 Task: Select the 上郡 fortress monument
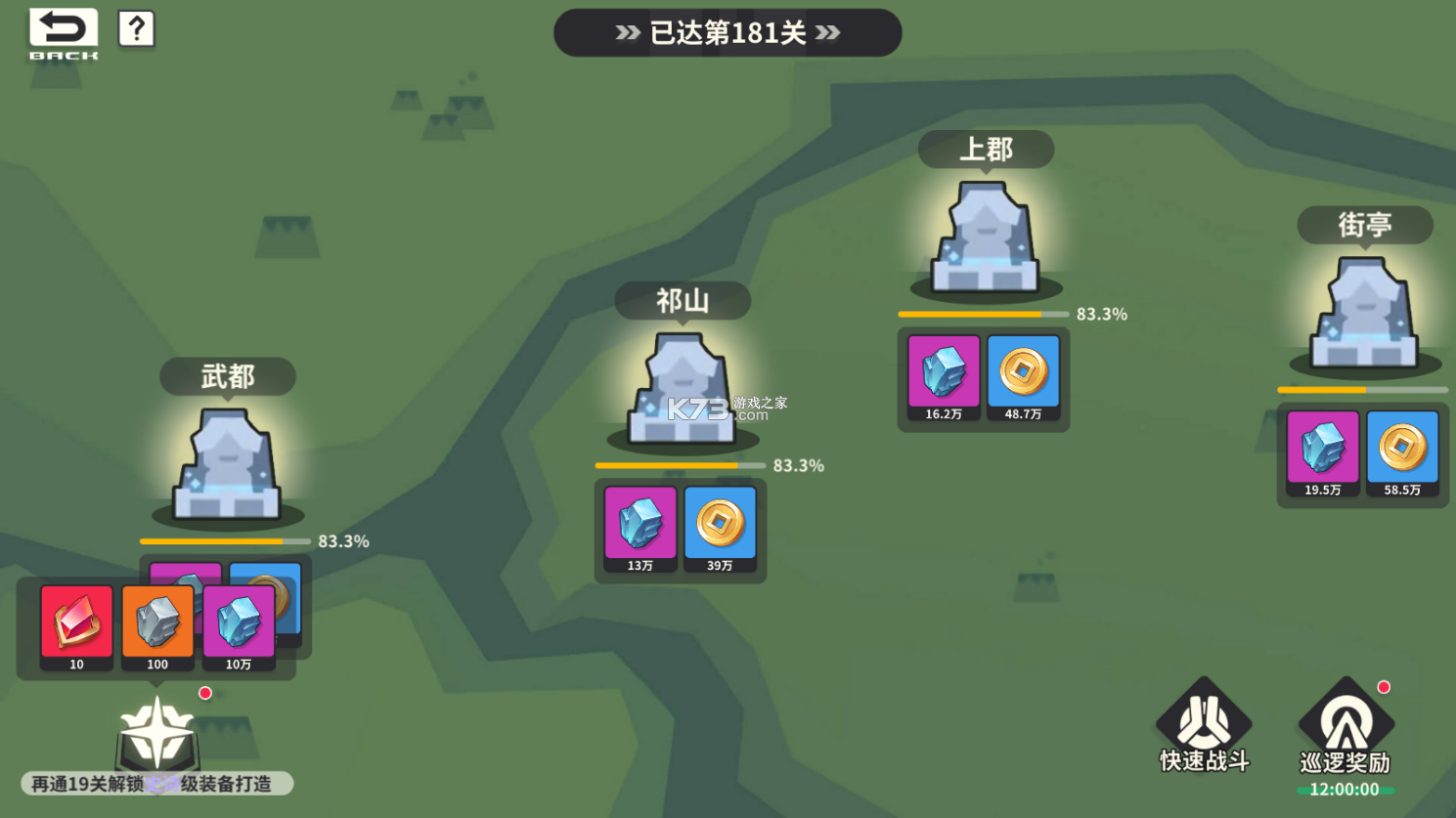point(983,235)
